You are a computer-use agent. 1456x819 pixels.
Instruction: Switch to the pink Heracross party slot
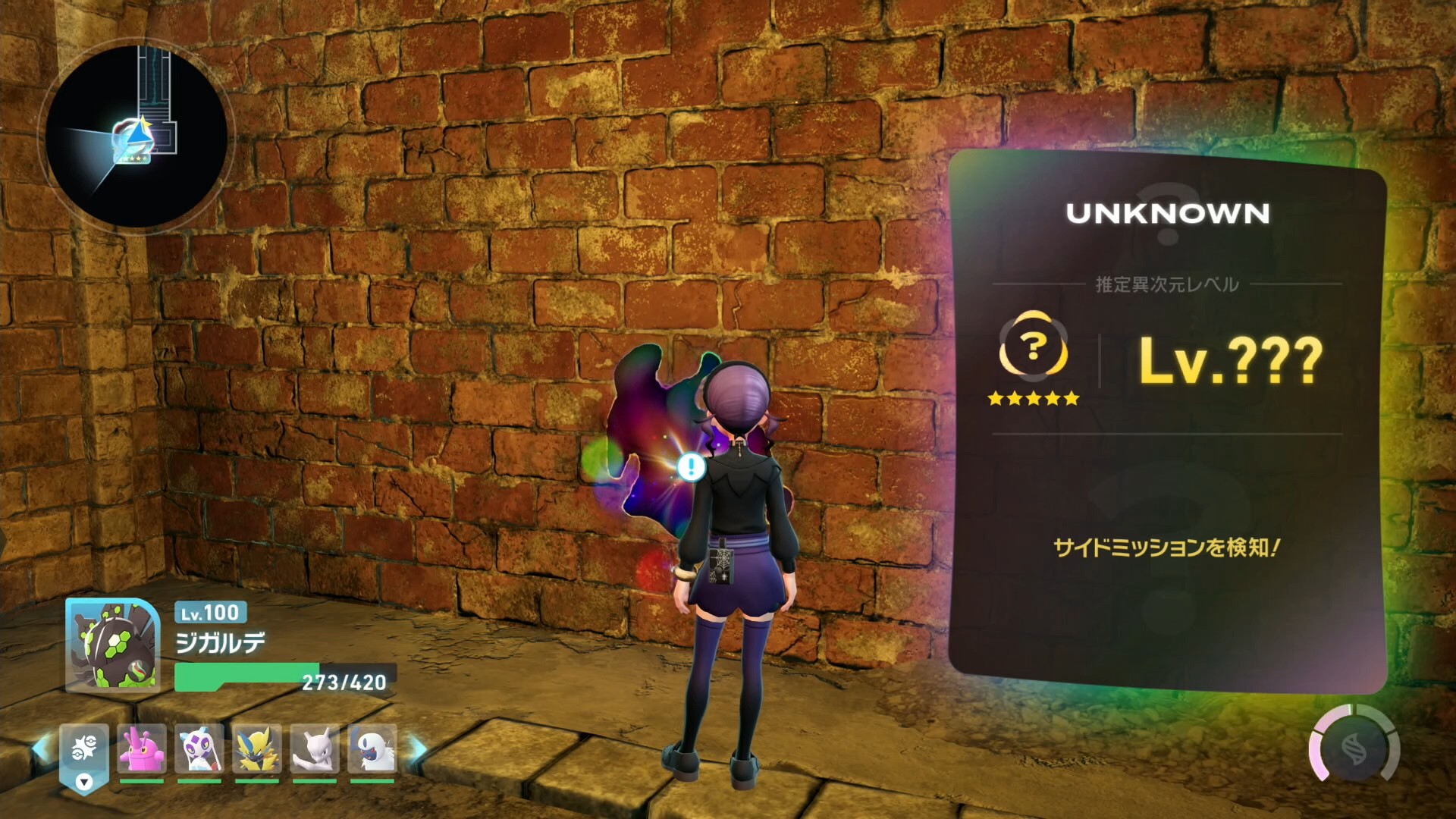(x=142, y=750)
